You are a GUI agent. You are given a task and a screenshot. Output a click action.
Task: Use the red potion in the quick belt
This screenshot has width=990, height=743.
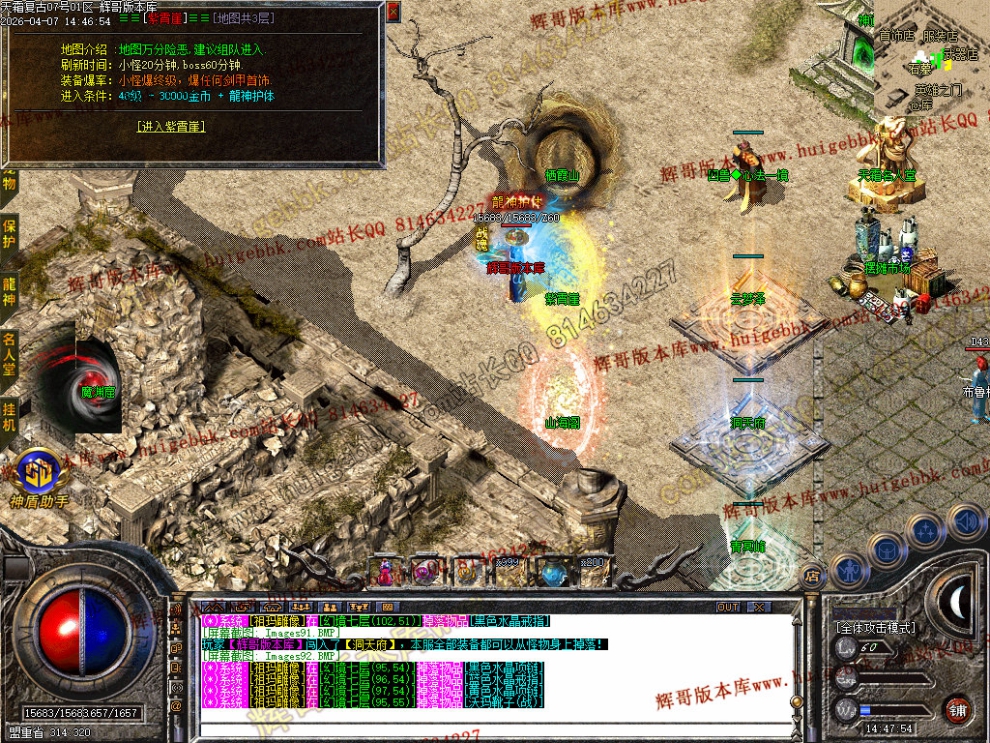point(386,572)
